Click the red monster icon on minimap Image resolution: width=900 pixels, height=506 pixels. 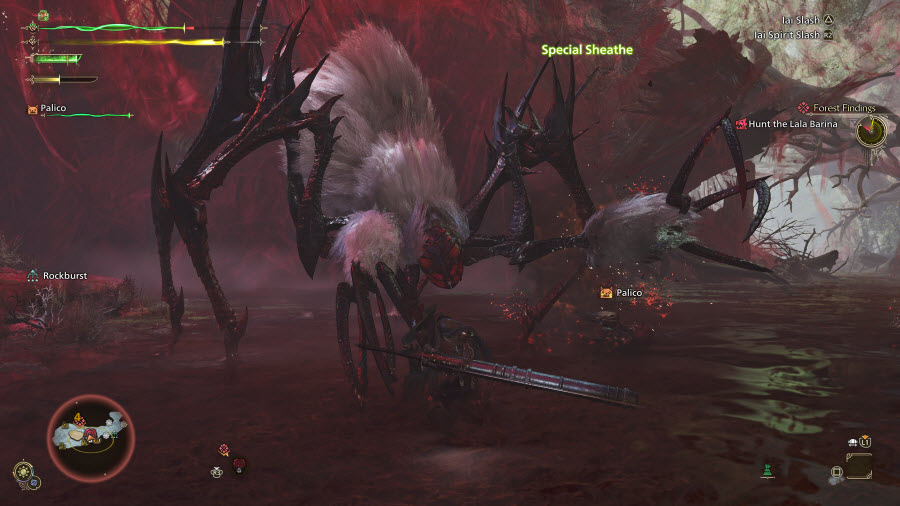89,433
